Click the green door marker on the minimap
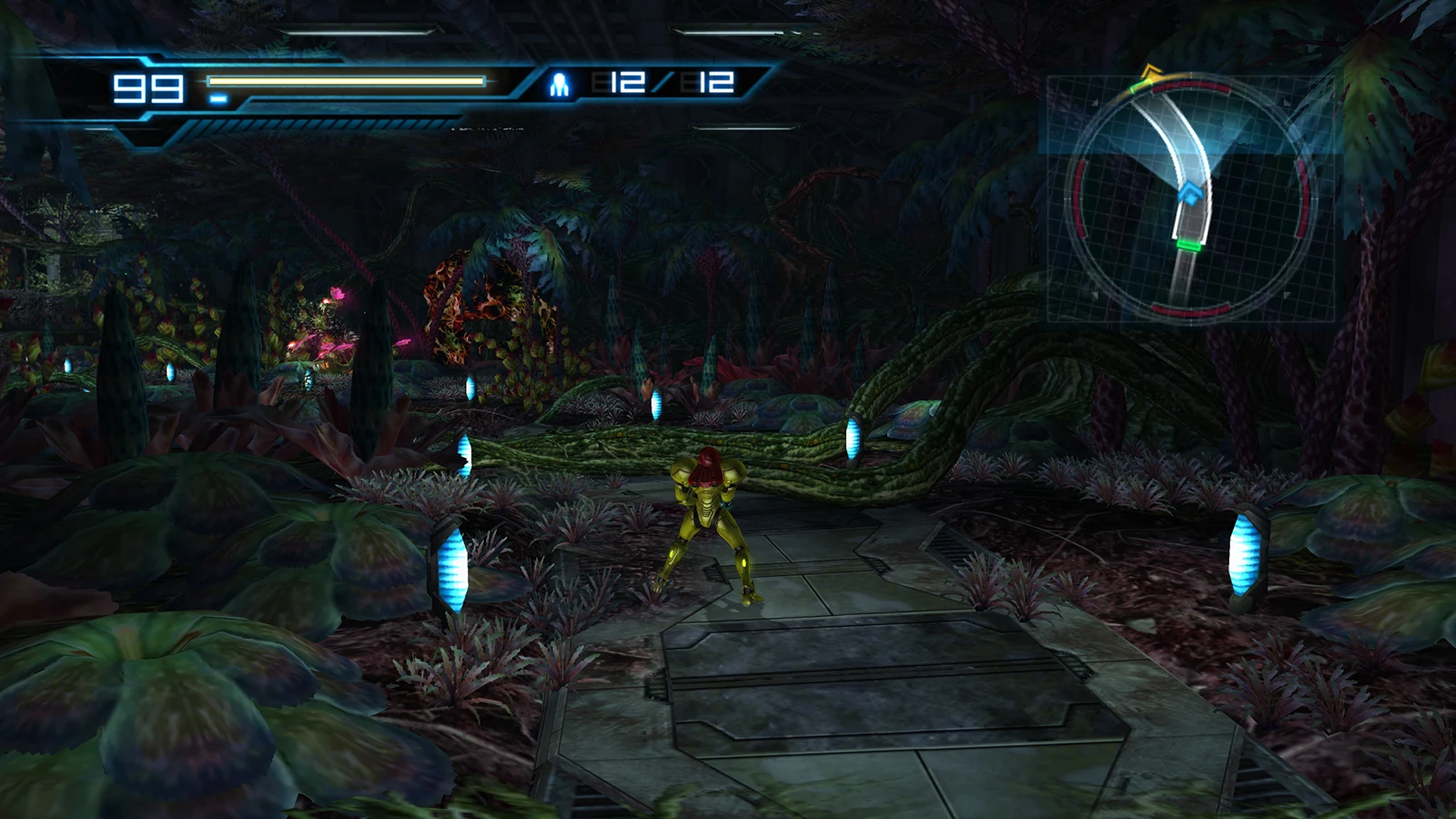Screen dimensions: 1456x819 [1190, 244]
